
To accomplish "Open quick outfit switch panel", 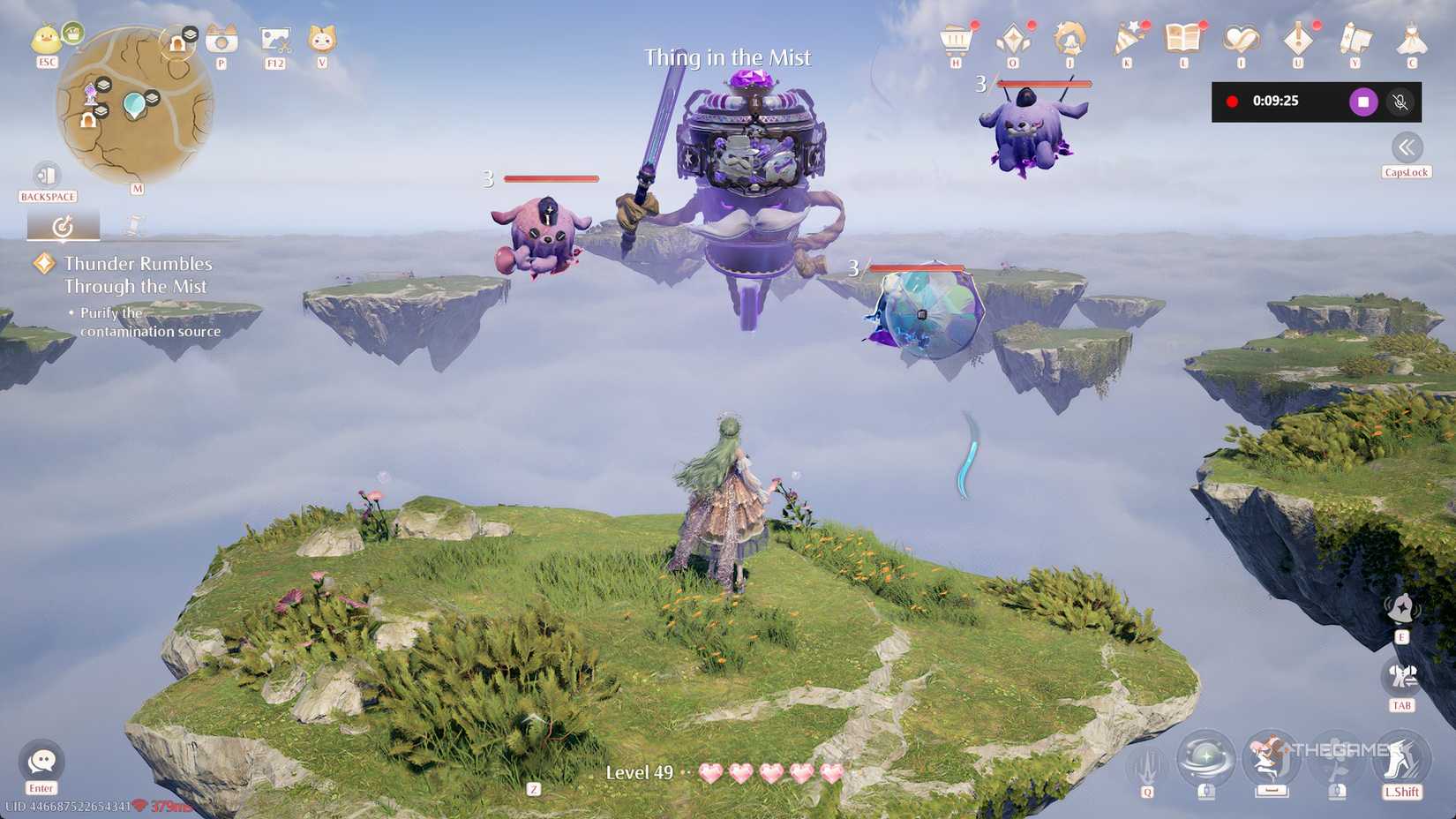I will click(1399, 678).
